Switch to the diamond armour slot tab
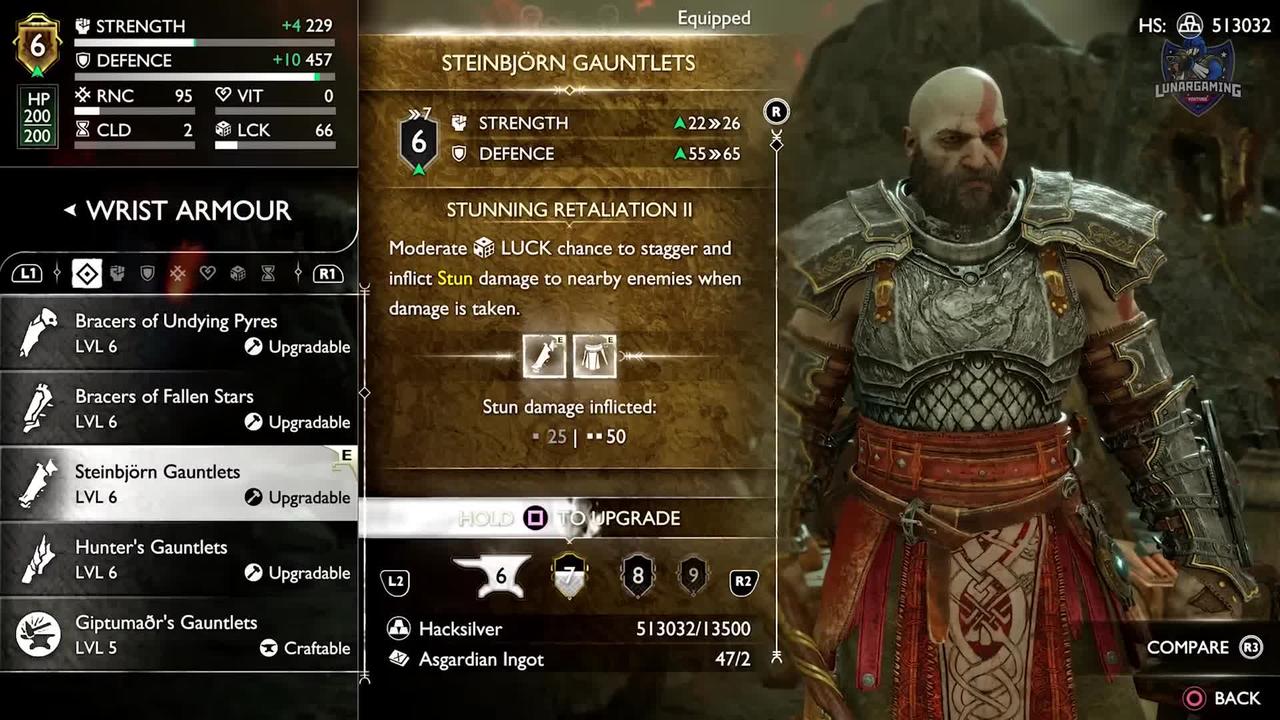Viewport: 1280px width, 720px height. pyautogui.click(x=87, y=272)
